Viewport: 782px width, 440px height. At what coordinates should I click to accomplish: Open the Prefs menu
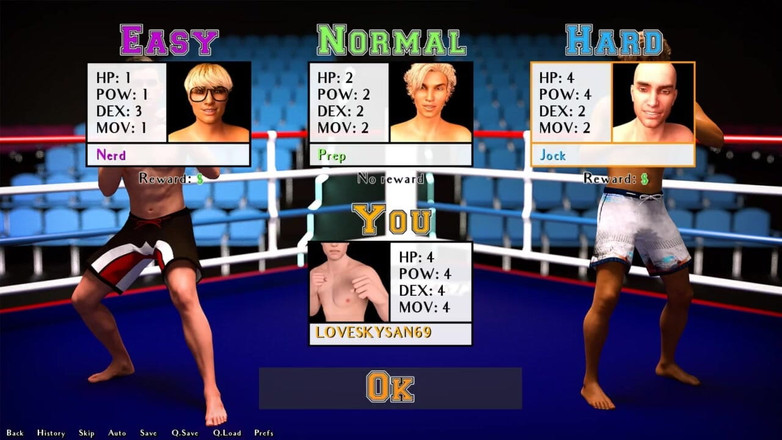pos(264,433)
